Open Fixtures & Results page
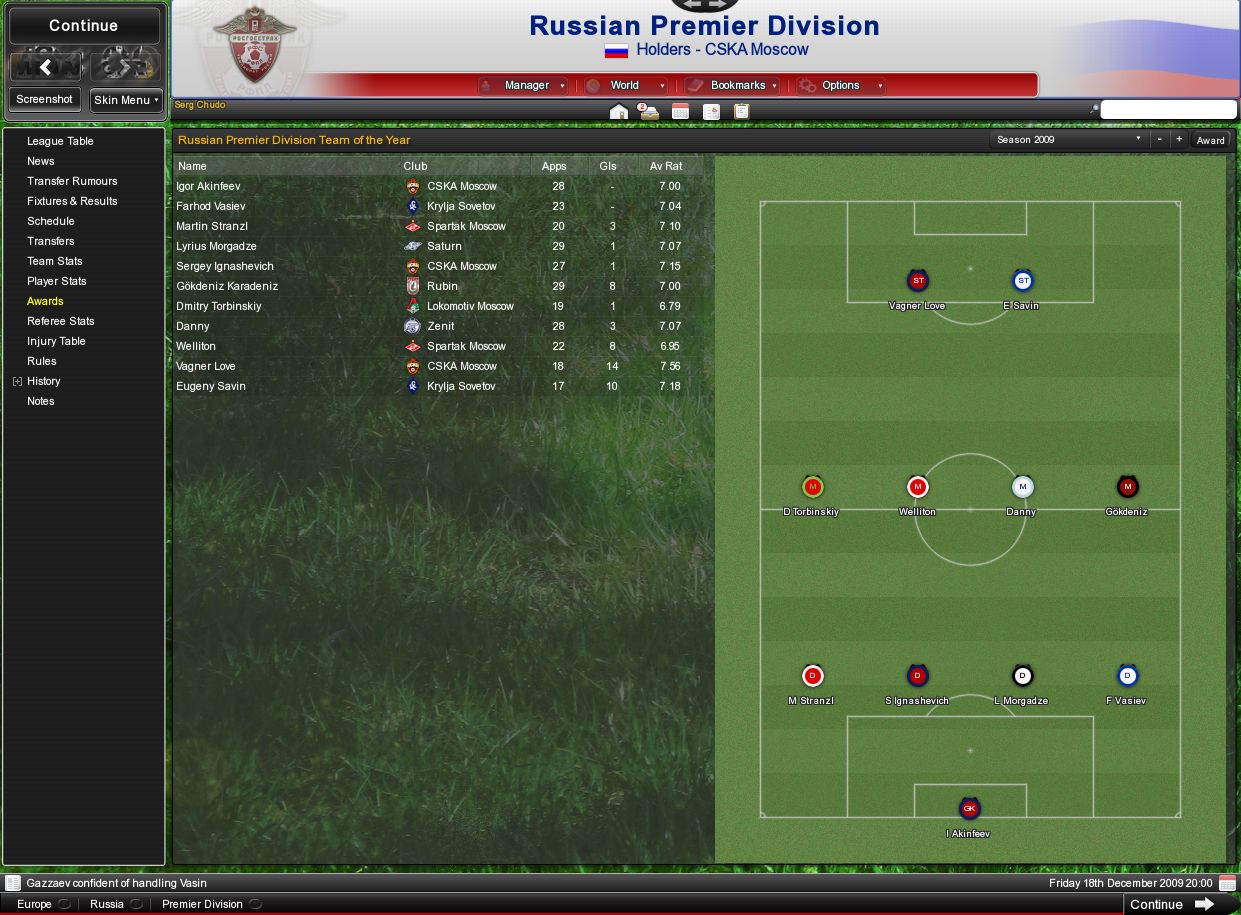Viewport: 1241px width, 915px height. tap(72, 201)
